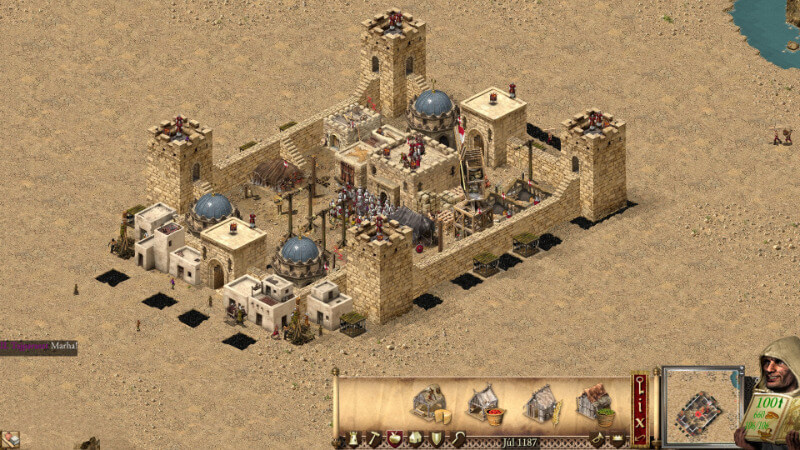Choose the apple orchard building icon
Viewport: 800px width, 450px height.
[x=485, y=403]
